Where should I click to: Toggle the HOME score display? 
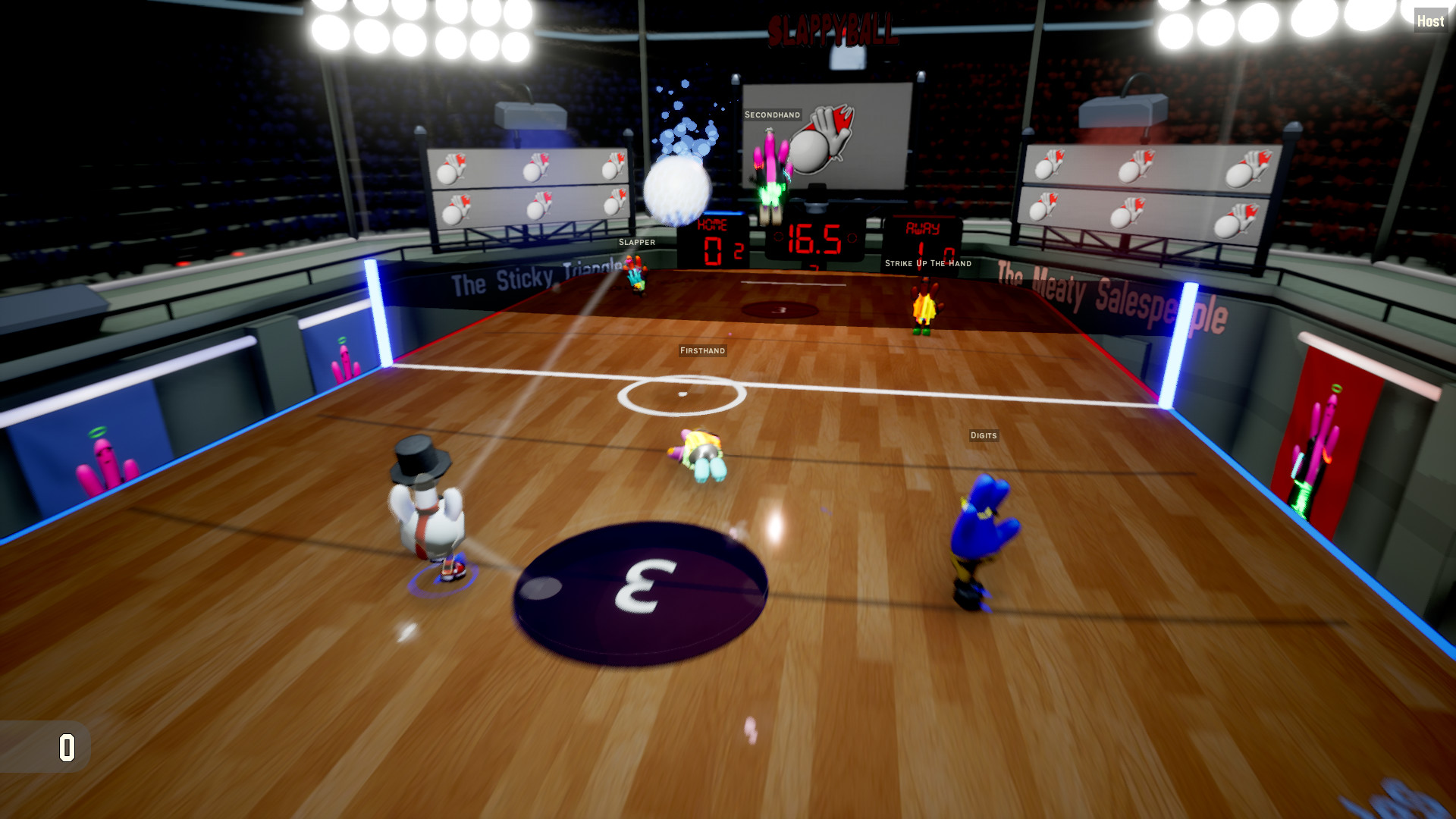[713, 243]
